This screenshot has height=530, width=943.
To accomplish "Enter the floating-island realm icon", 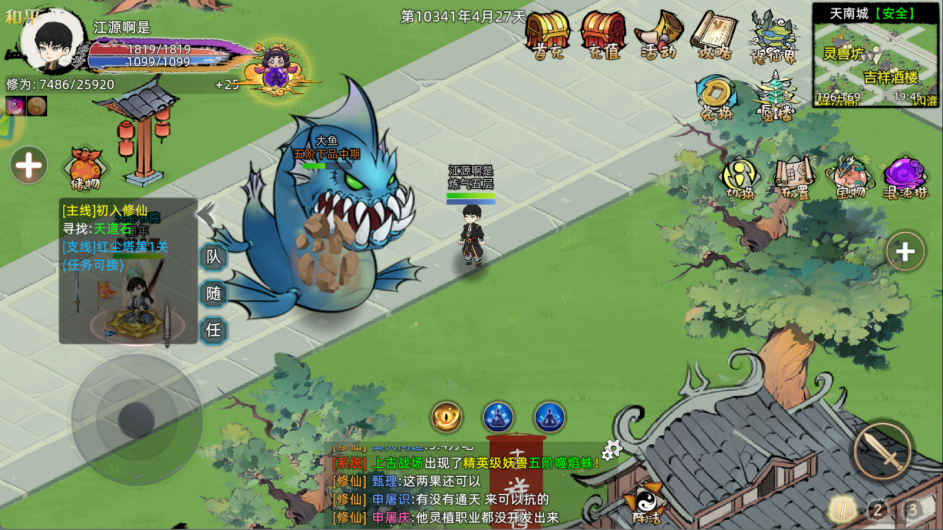I will click(x=773, y=35).
